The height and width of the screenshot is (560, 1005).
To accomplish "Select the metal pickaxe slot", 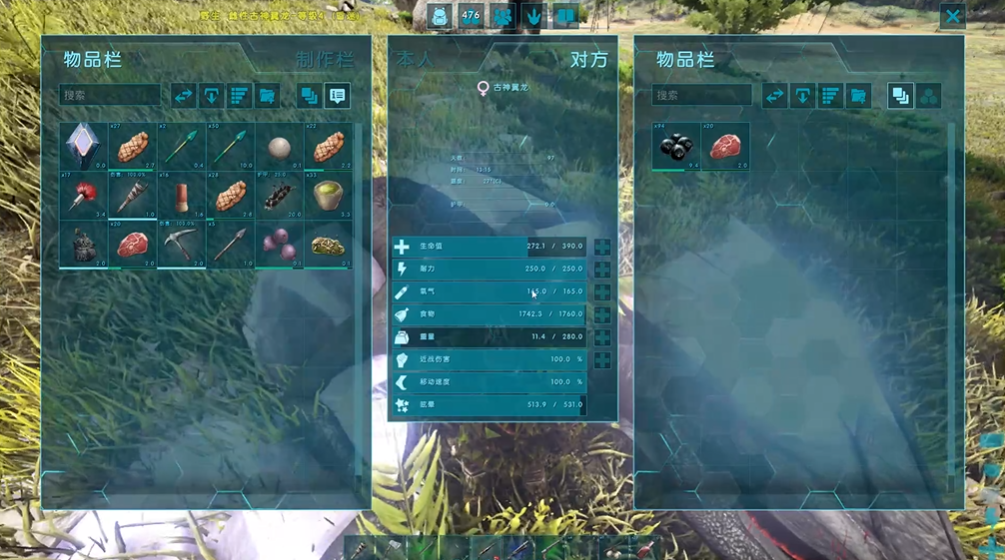I will [181, 245].
